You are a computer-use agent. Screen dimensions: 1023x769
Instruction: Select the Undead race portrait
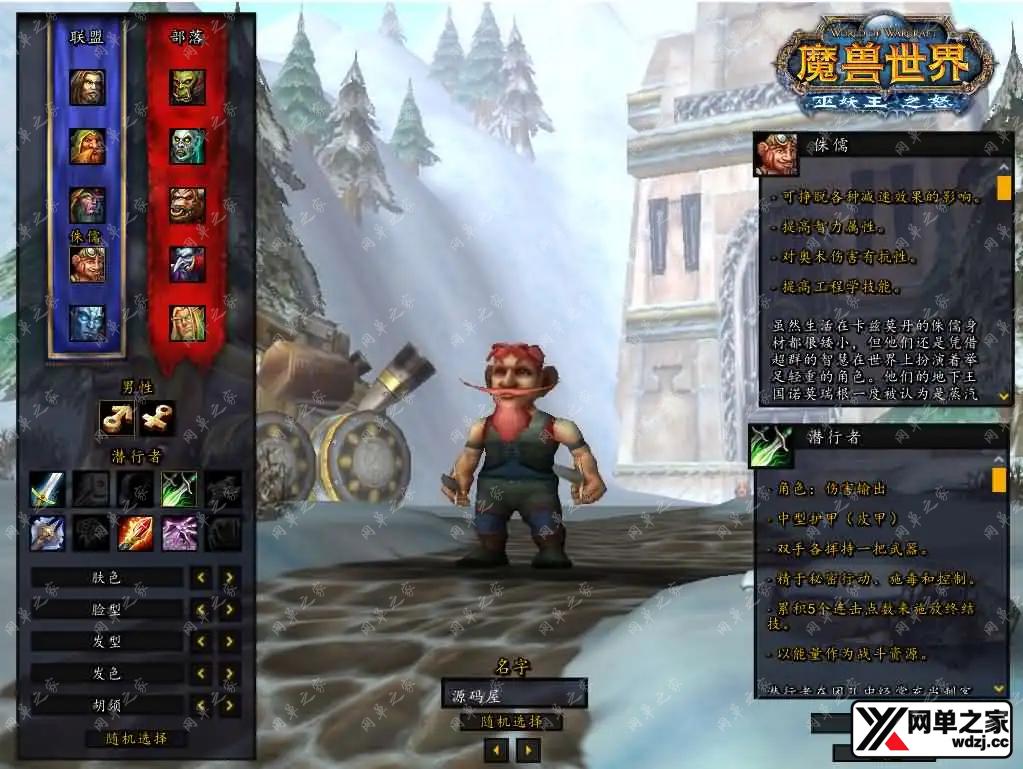coord(187,147)
